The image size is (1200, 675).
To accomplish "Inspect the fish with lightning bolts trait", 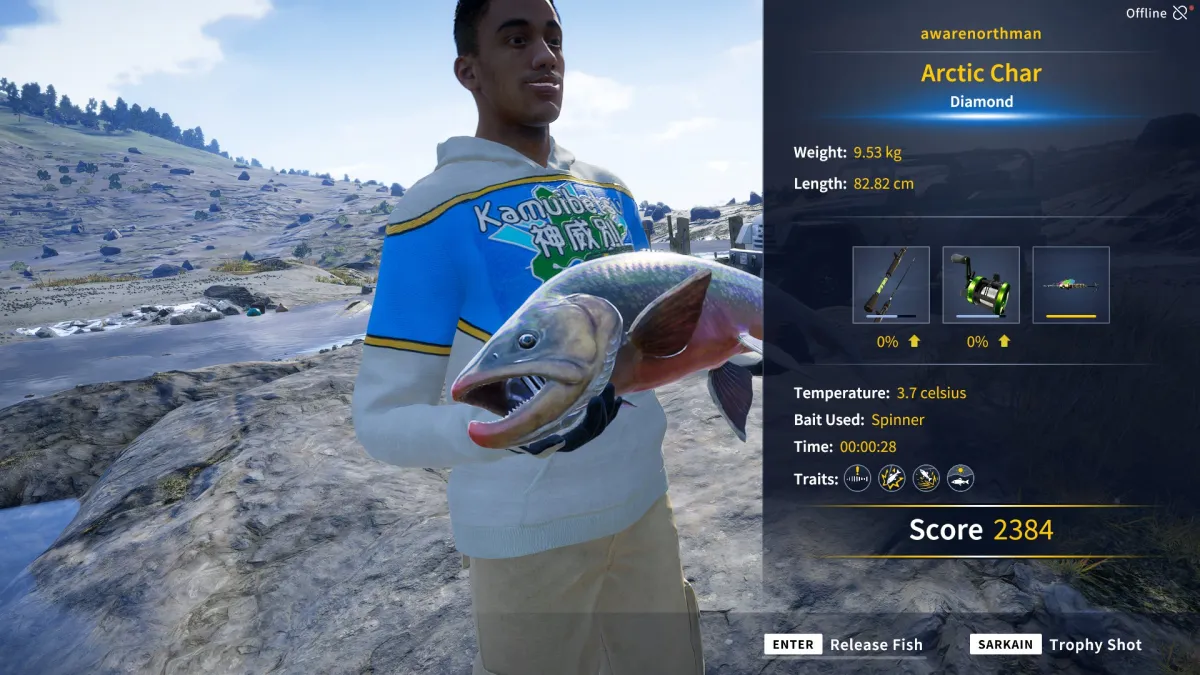I will 891,479.
